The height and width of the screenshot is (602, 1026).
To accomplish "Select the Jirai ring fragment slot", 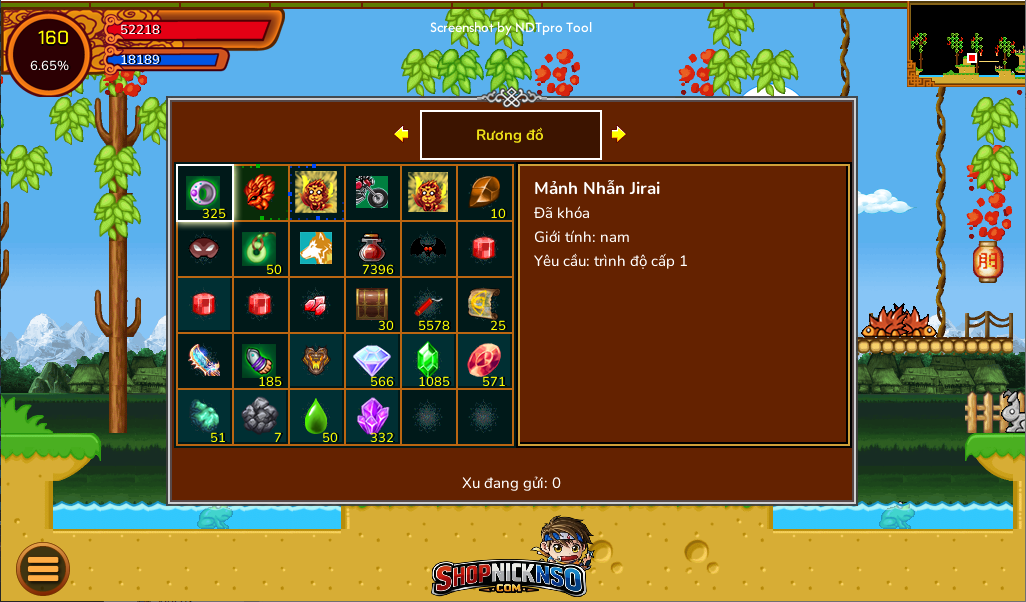I will click(205, 193).
